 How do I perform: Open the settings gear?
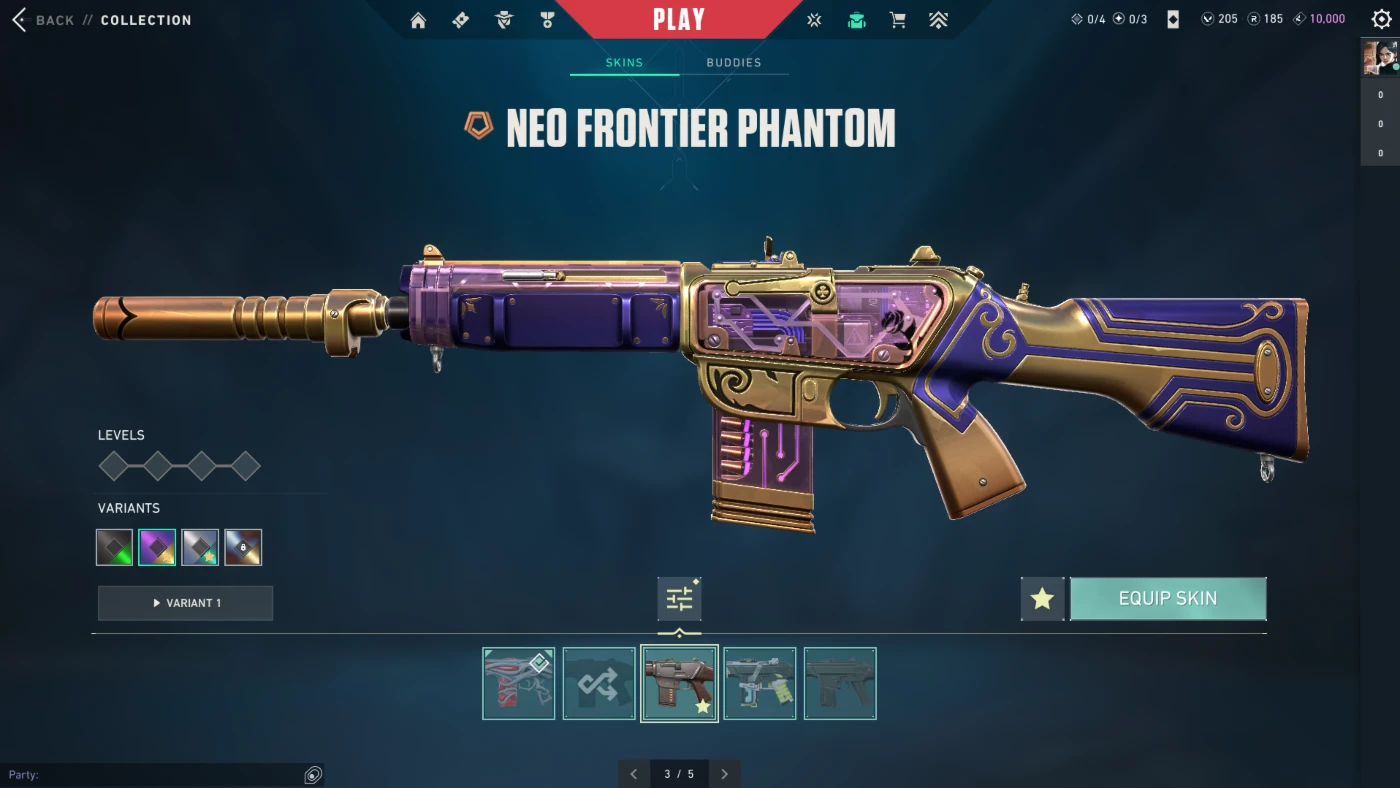(1381, 20)
